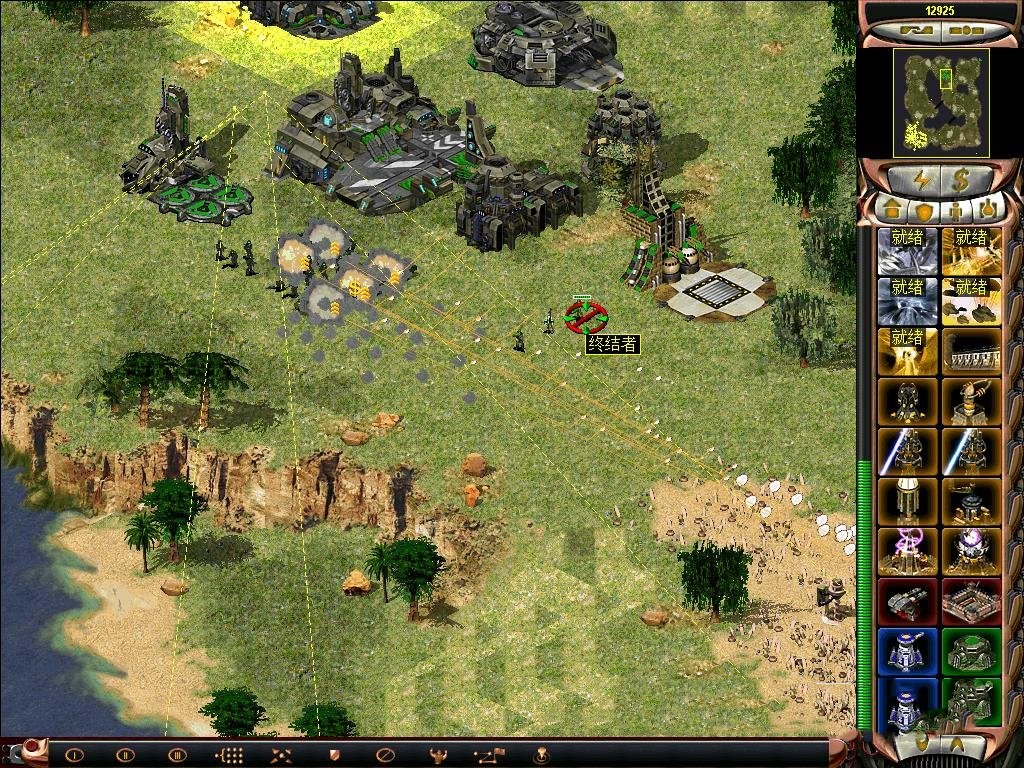The height and width of the screenshot is (768, 1024).
Task: Choose the wall fence build icon
Action: click(x=971, y=350)
